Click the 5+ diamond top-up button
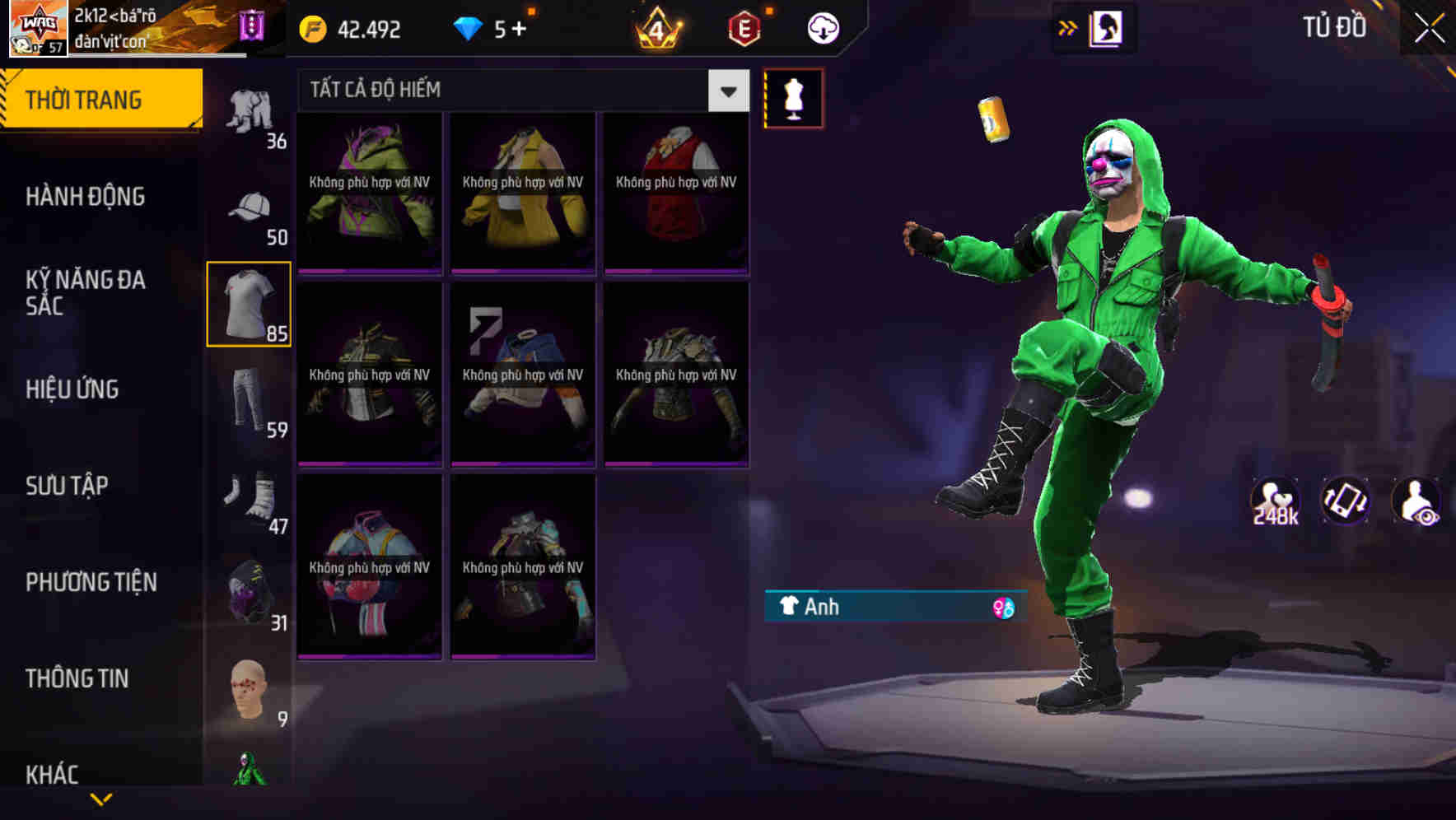The height and width of the screenshot is (820, 1456). 494,27
